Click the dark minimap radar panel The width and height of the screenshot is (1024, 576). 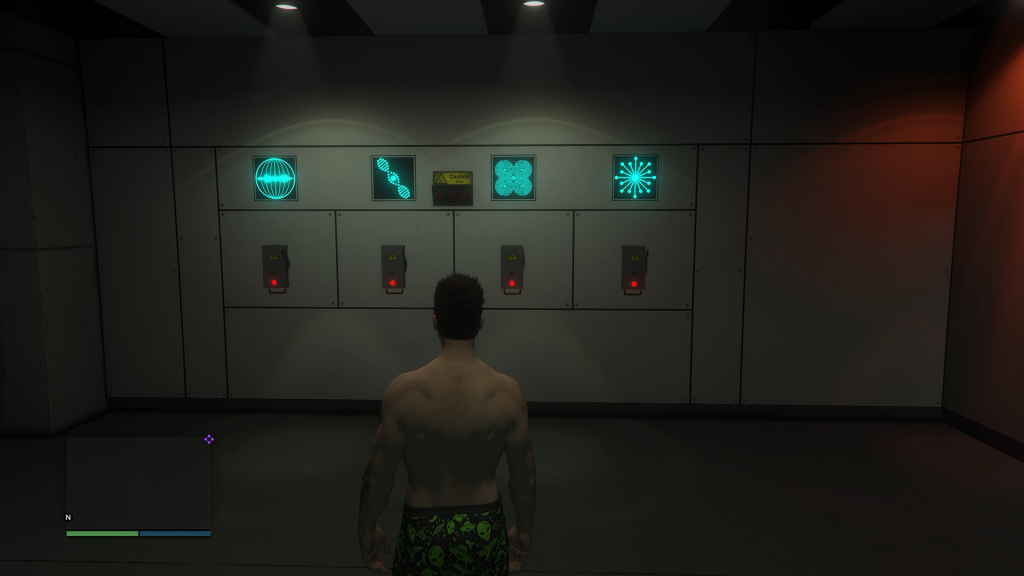pos(138,482)
